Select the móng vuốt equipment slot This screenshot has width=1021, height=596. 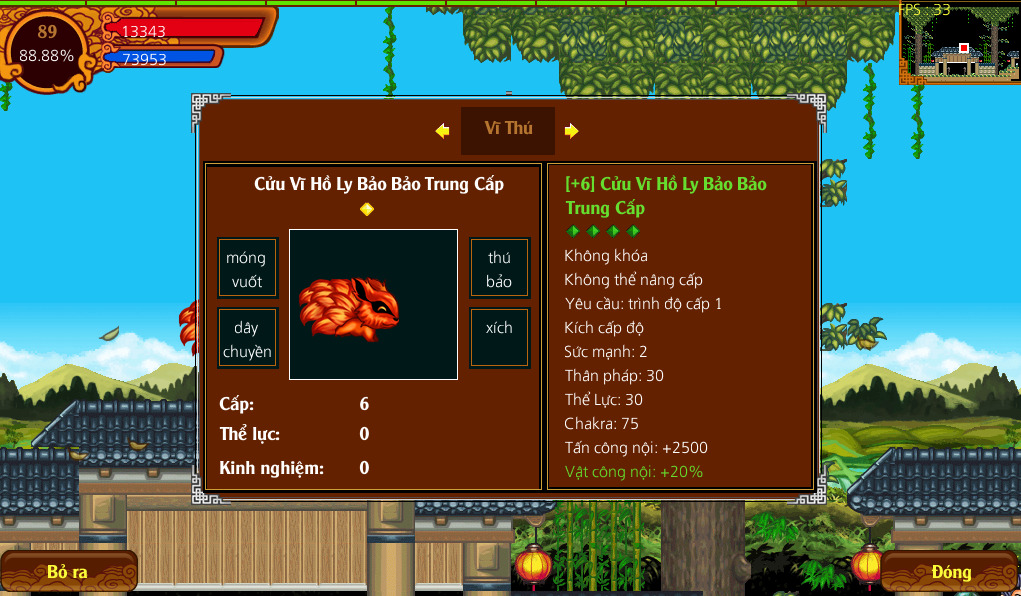coord(247,269)
